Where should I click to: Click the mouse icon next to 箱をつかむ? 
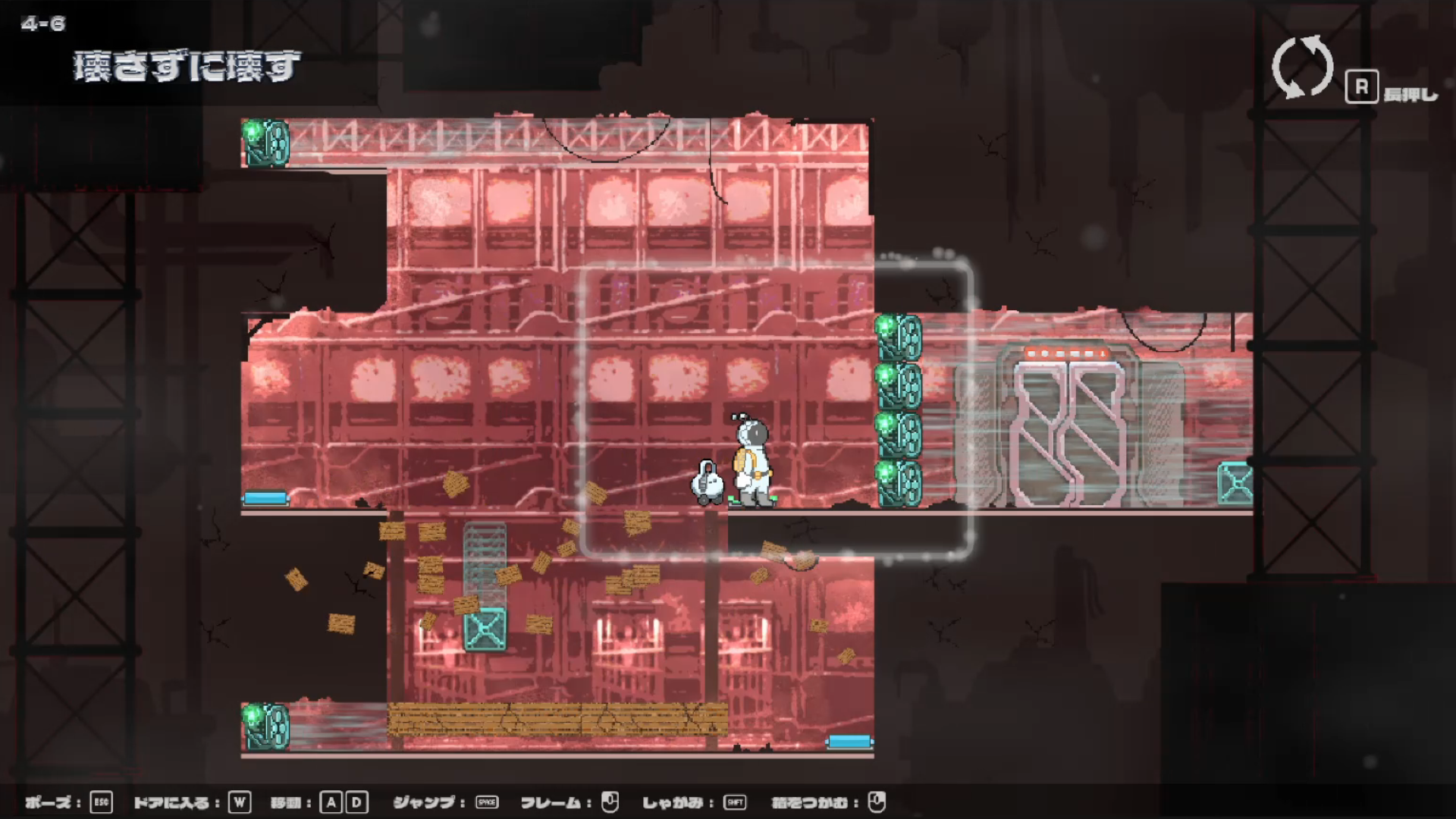(877, 800)
